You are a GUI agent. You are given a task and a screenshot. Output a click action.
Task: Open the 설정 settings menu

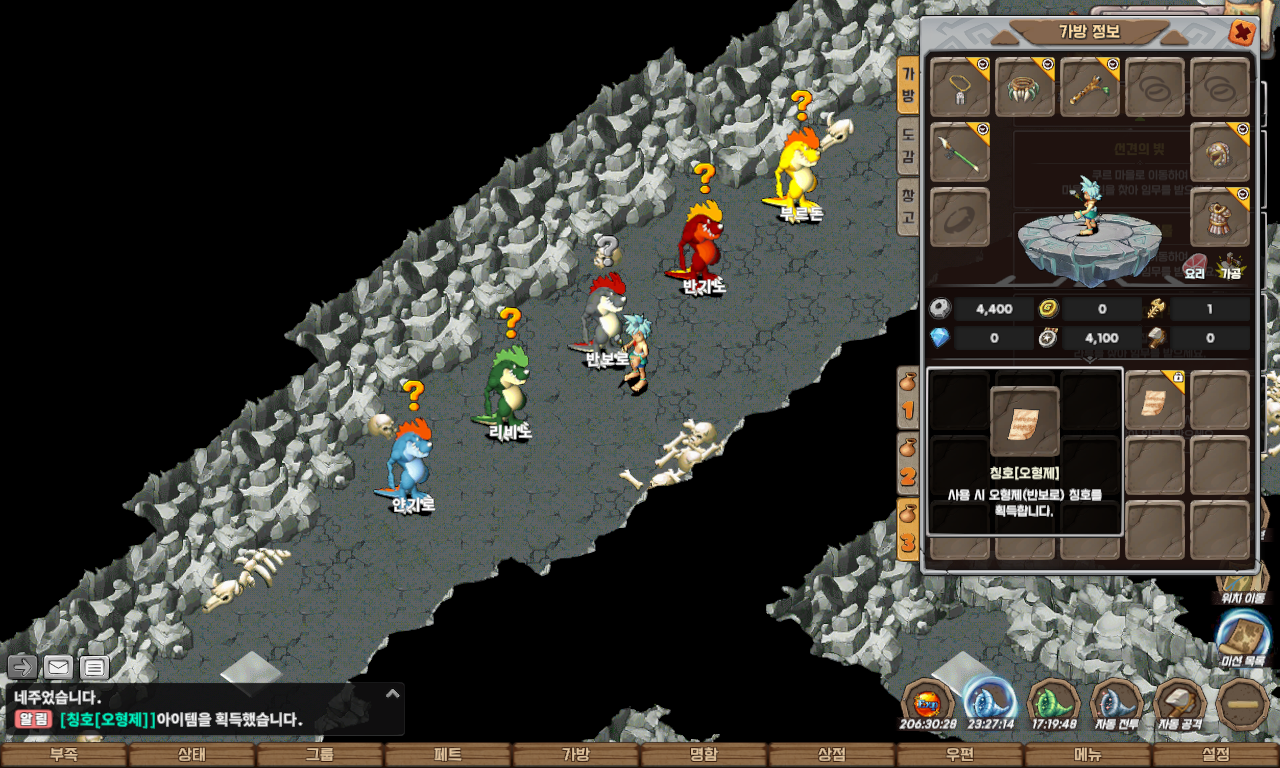(1216, 755)
